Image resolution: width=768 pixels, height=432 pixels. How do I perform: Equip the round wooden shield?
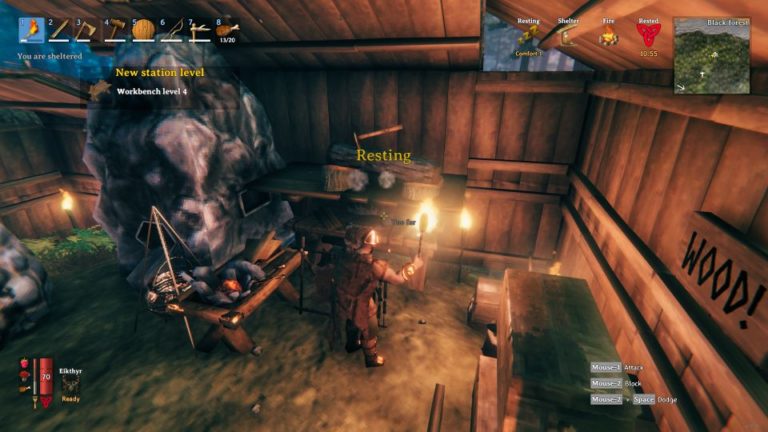(144, 30)
